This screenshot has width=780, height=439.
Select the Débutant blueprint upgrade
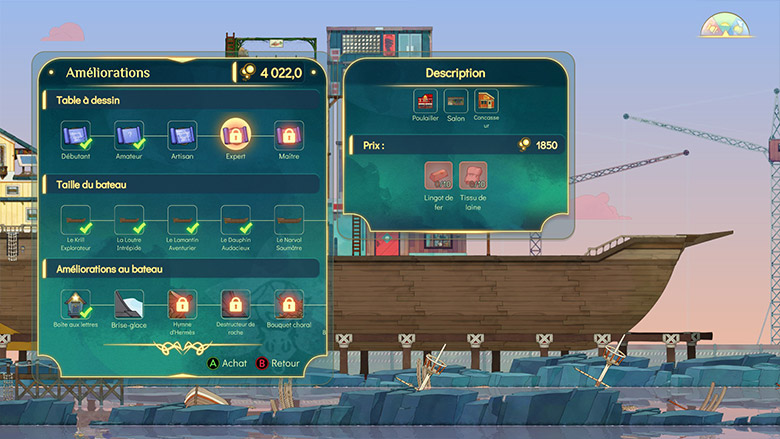point(77,135)
